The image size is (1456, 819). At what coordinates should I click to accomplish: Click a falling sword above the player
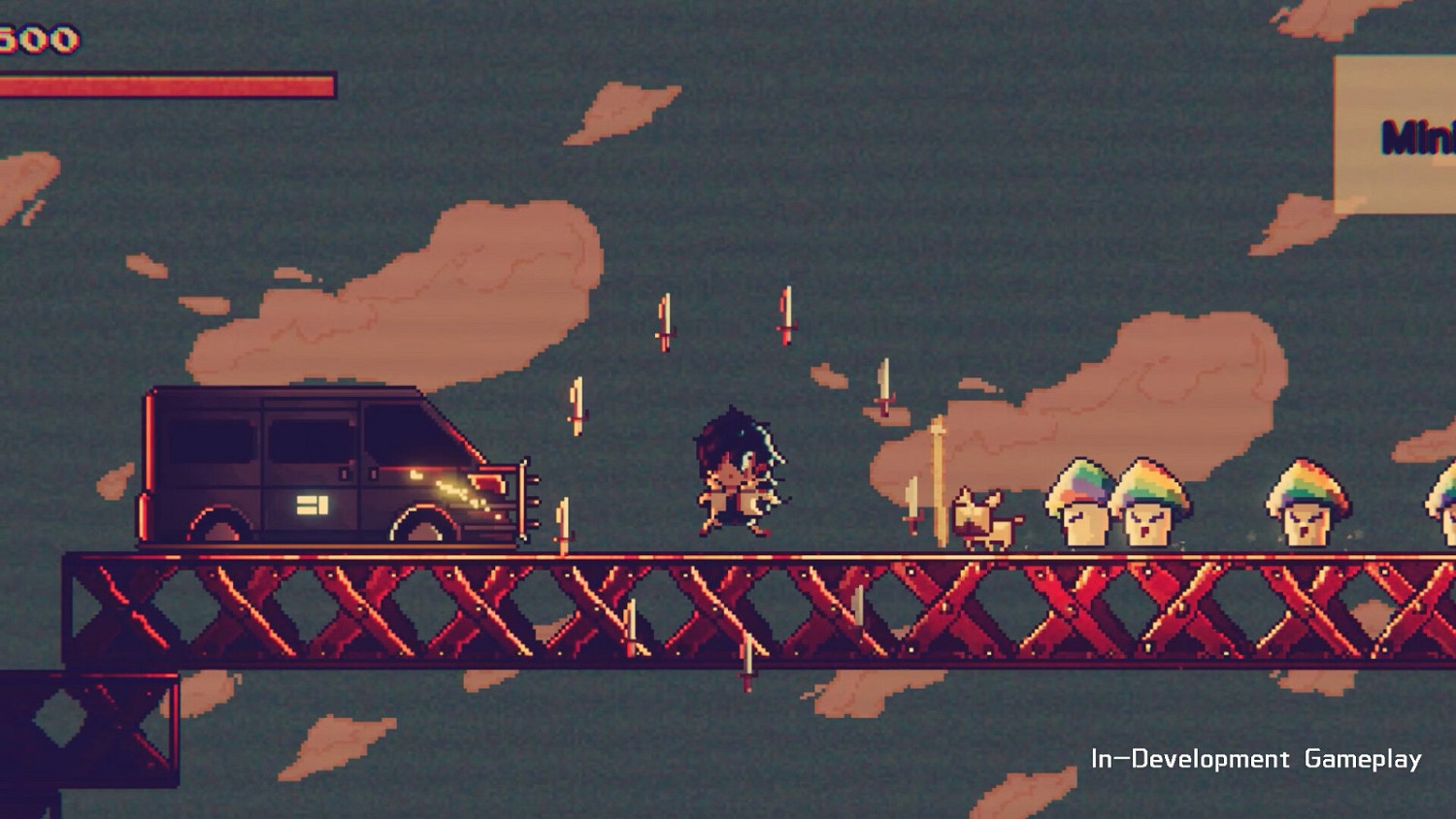click(667, 320)
